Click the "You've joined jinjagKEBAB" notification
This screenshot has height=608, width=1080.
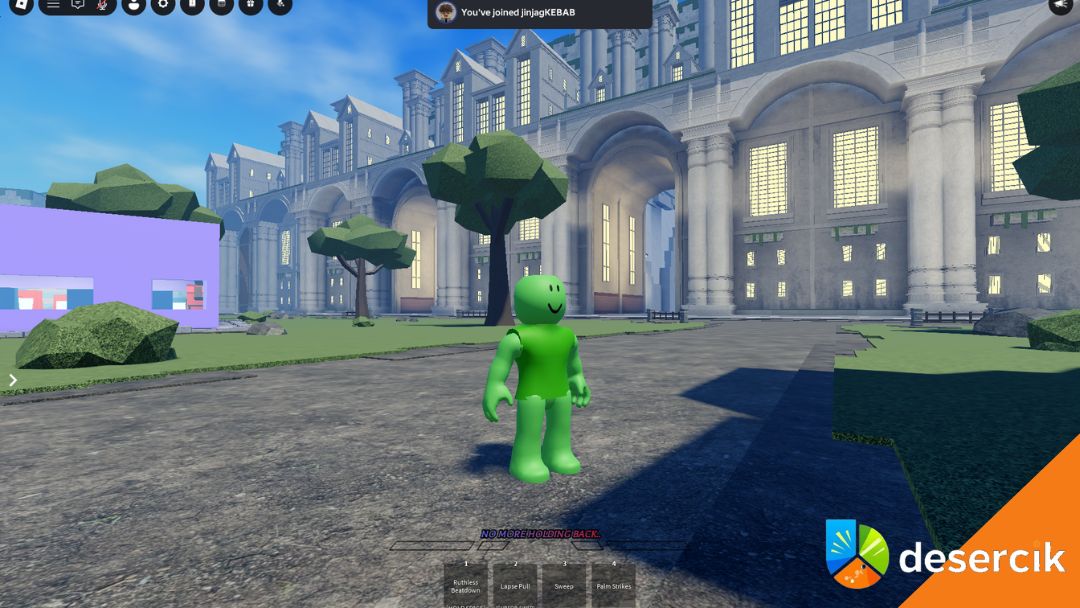(x=539, y=12)
